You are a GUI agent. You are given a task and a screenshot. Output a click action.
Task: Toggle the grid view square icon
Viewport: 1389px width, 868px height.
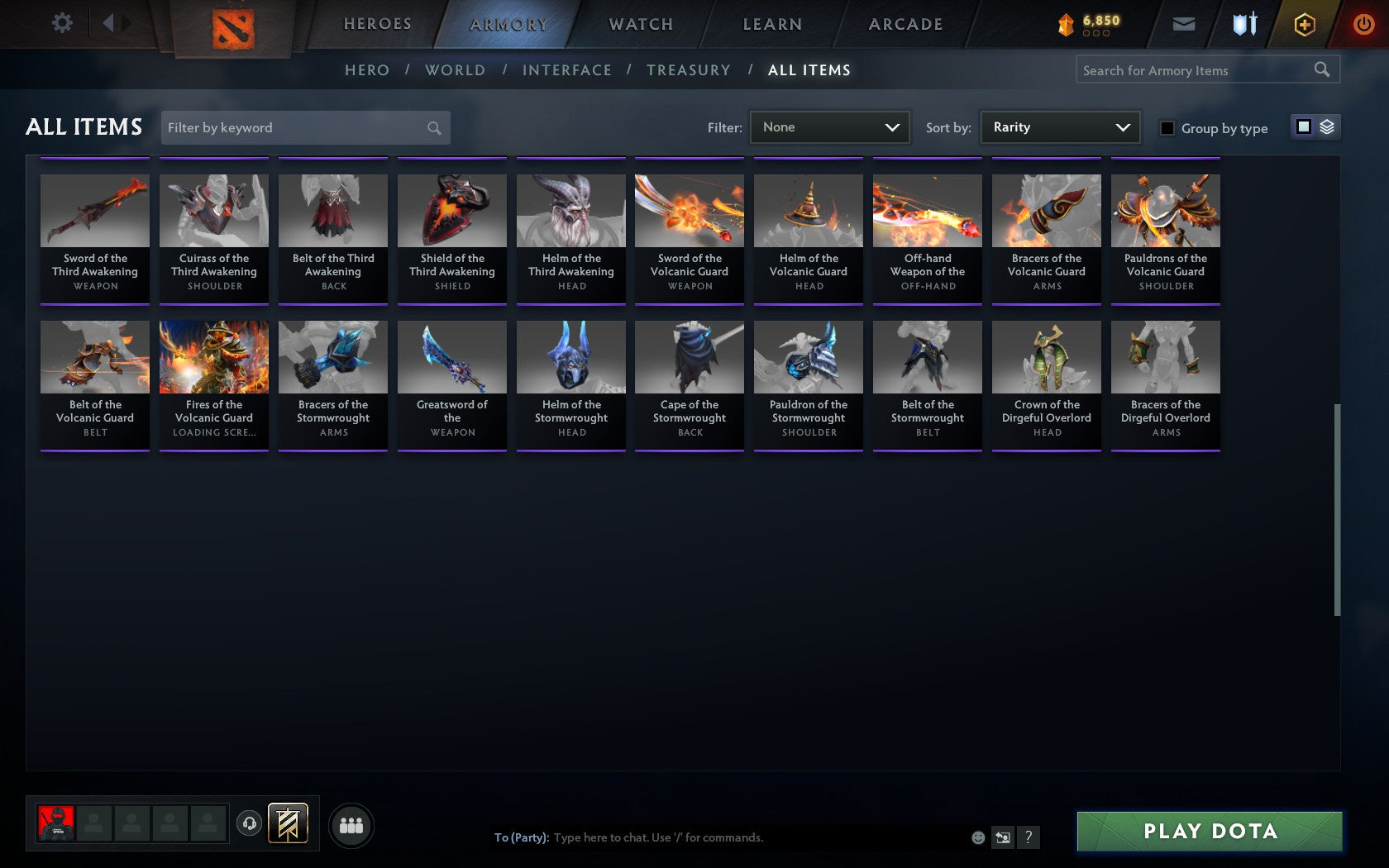tap(1303, 127)
